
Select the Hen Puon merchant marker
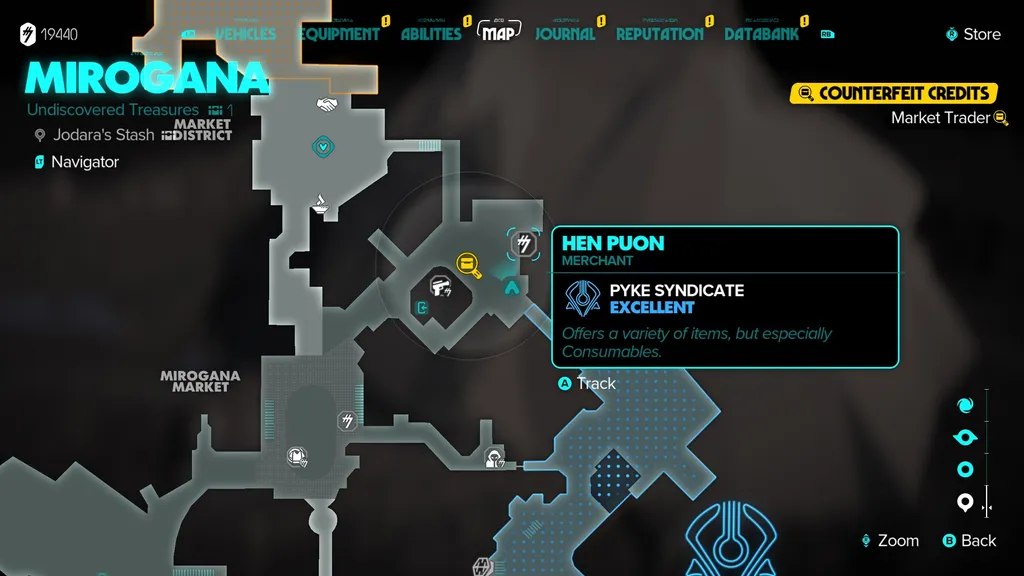(x=524, y=243)
